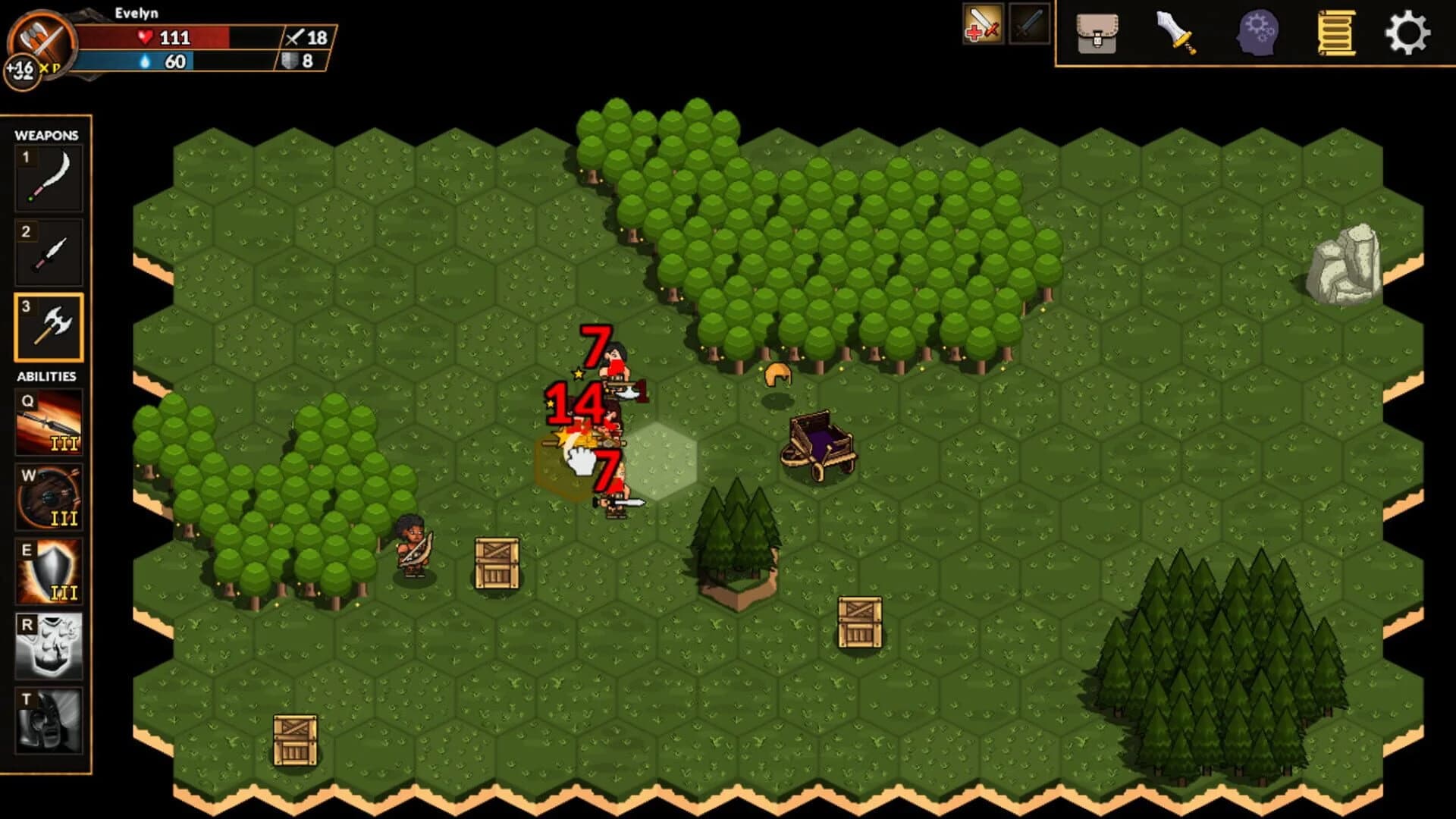Open the settings gear menu

click(x=1407, y=33)
